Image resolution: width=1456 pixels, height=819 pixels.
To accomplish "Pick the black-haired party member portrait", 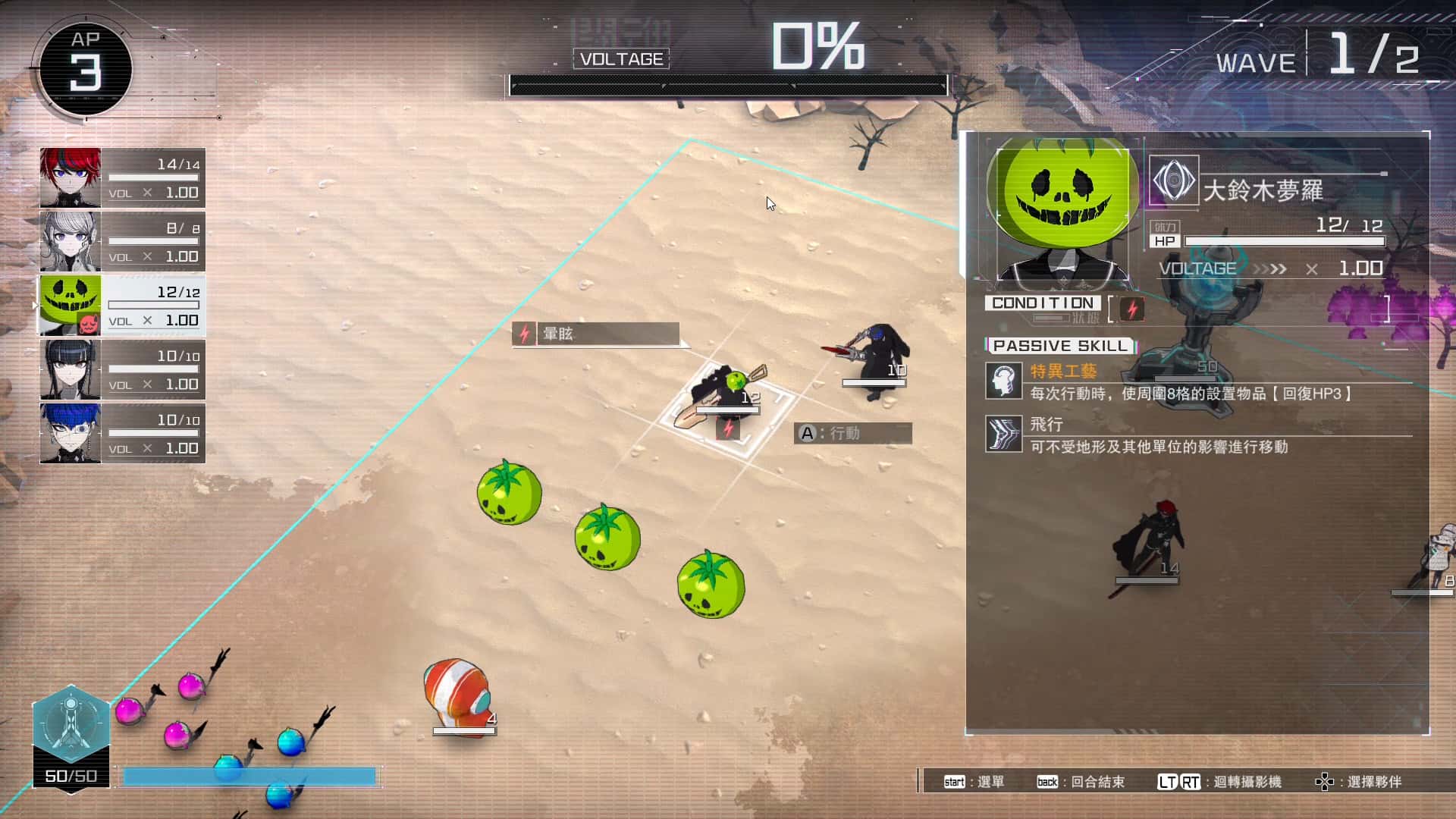I will point(71,370).
